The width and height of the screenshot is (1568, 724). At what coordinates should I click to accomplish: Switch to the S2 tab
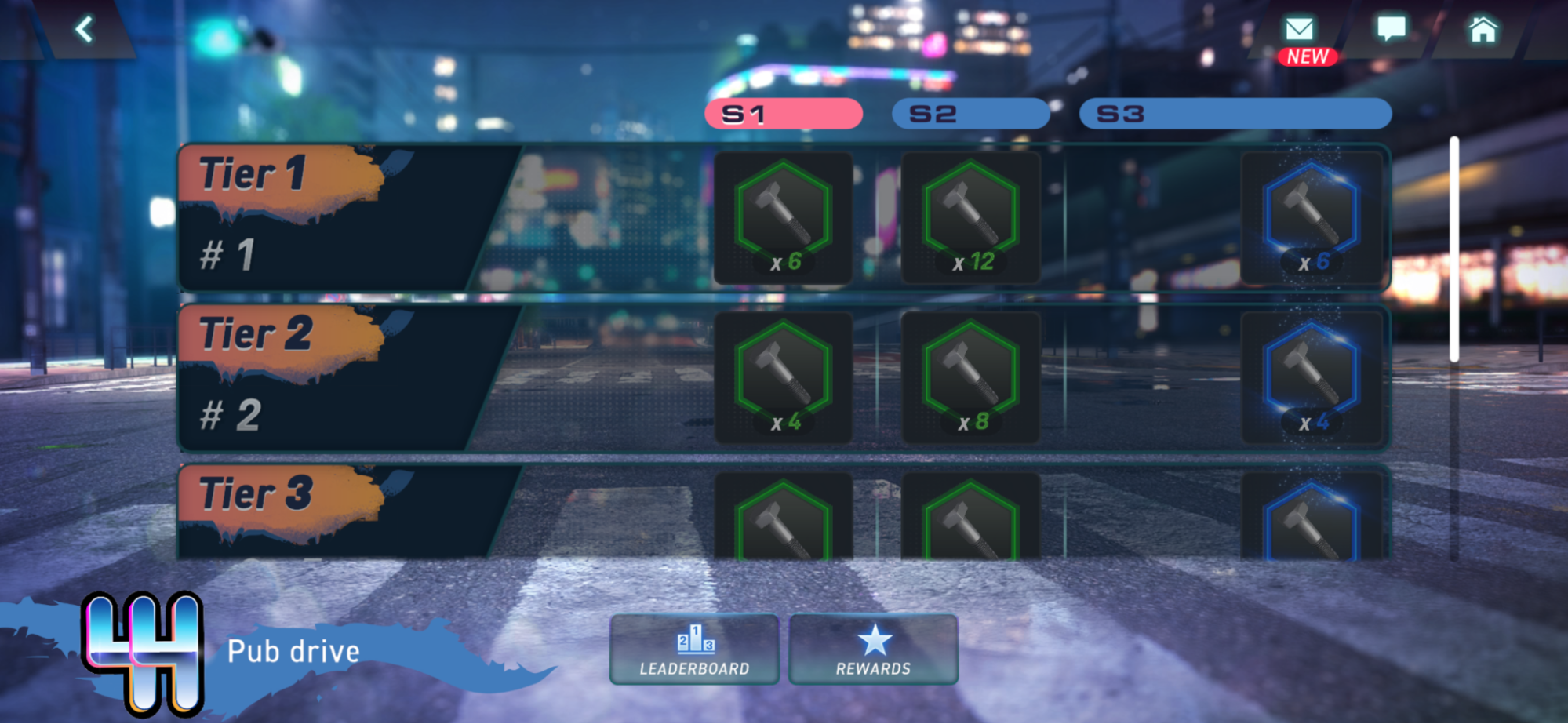970,115
